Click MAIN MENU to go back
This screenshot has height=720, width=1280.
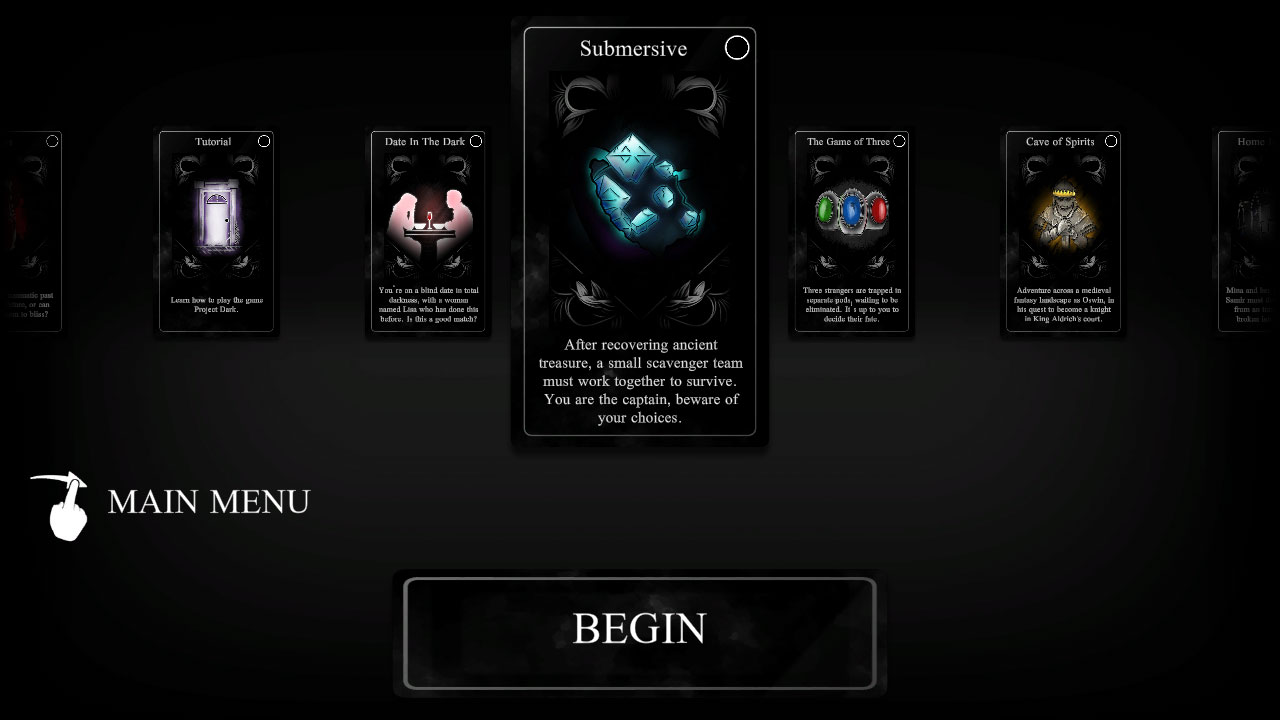(x=207, y=502)
